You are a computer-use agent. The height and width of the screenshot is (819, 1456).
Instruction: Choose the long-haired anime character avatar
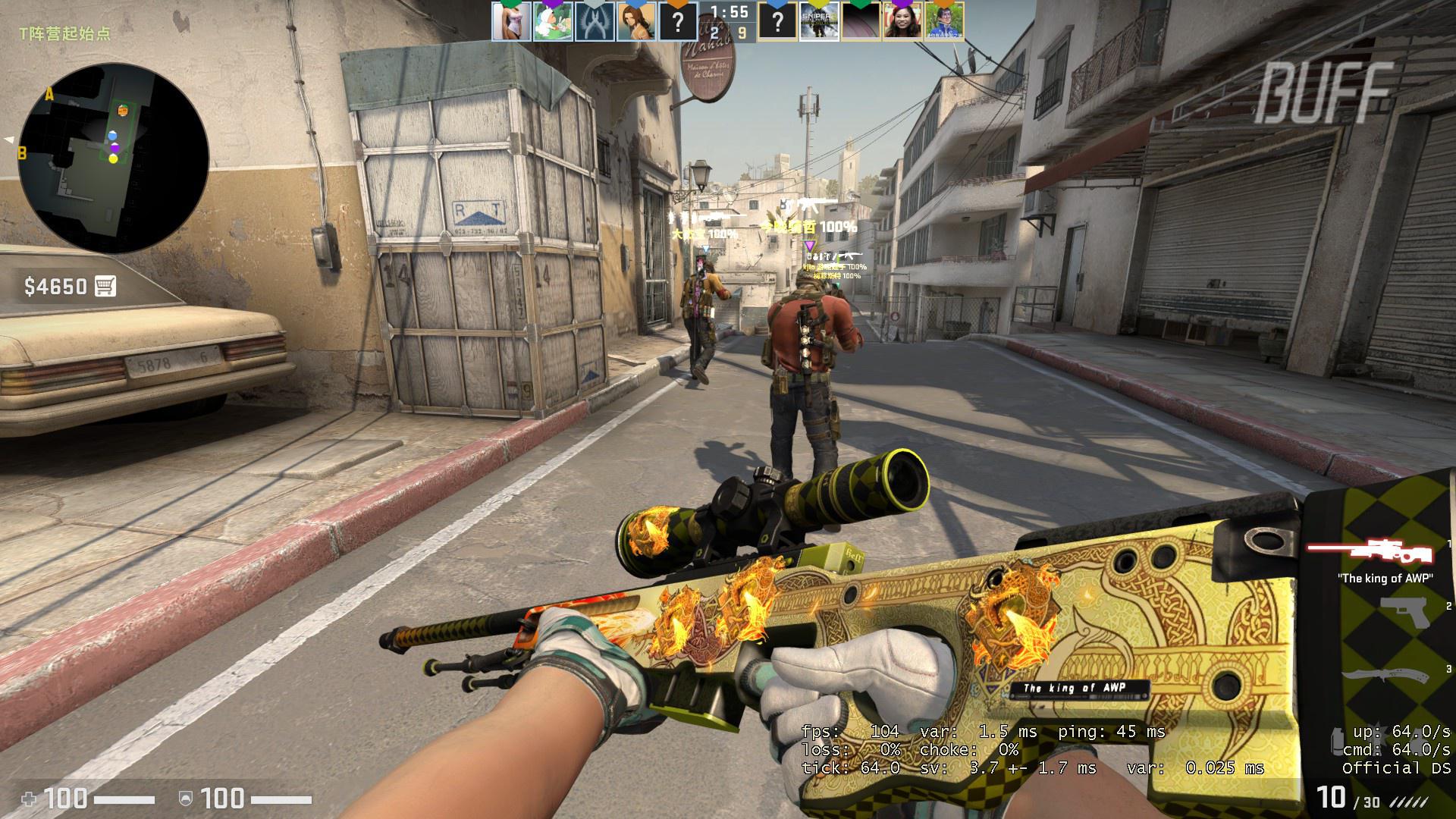coord(635,21)
